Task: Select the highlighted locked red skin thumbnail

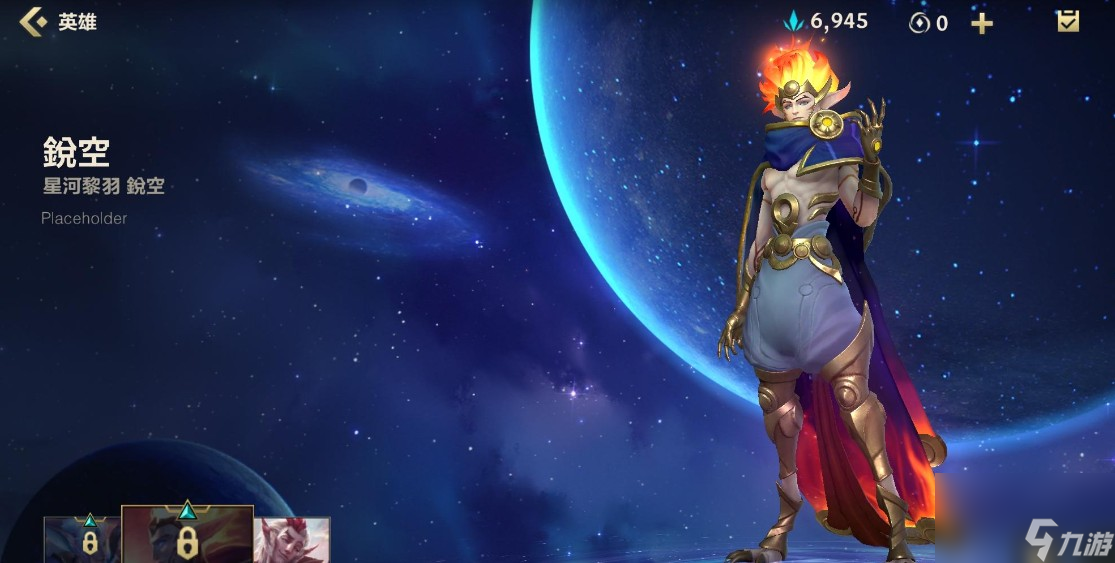Action: [187, 536]
